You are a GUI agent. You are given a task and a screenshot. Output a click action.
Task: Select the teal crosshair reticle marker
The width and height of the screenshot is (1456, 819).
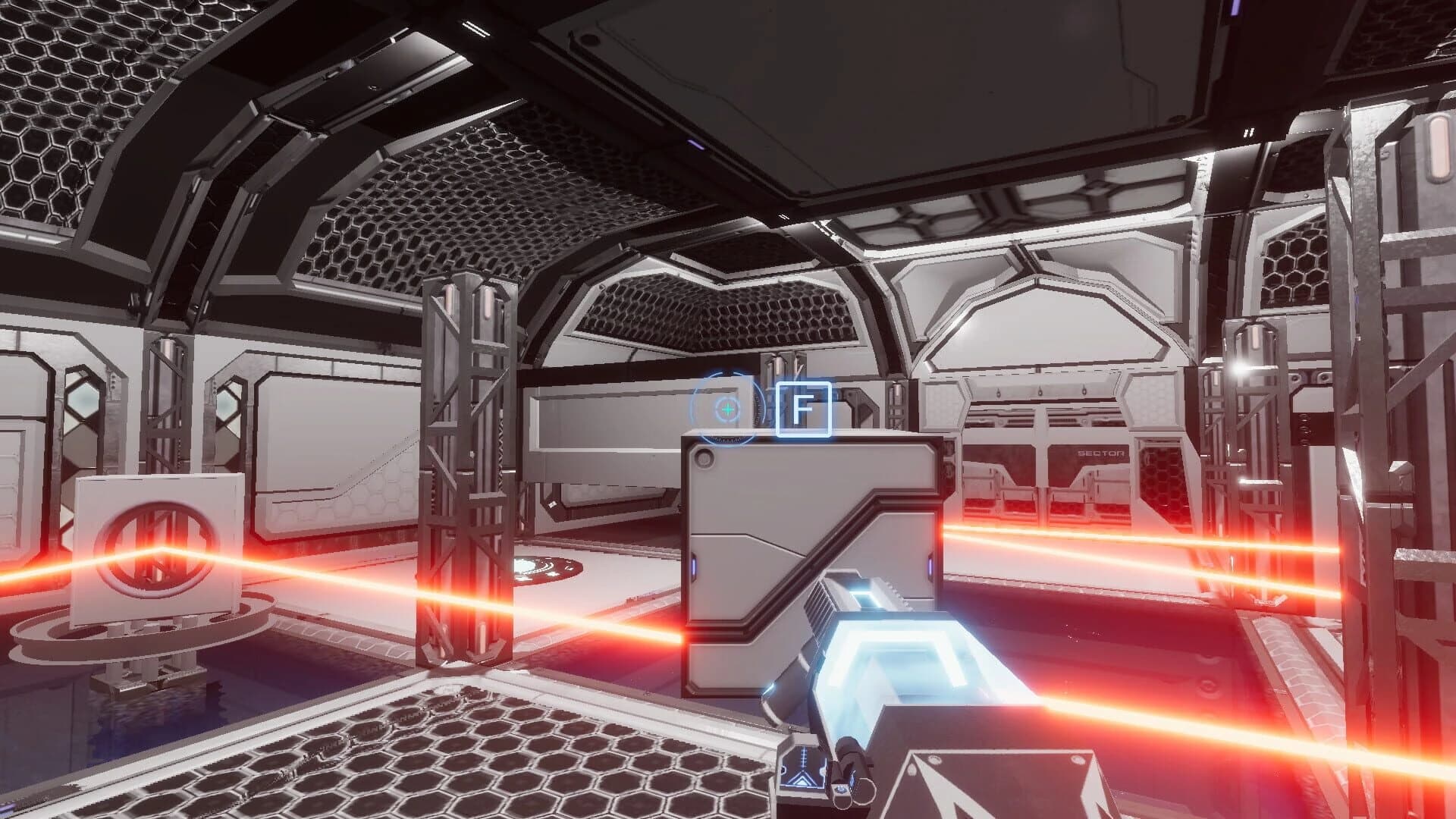click(x=727, y=410)
